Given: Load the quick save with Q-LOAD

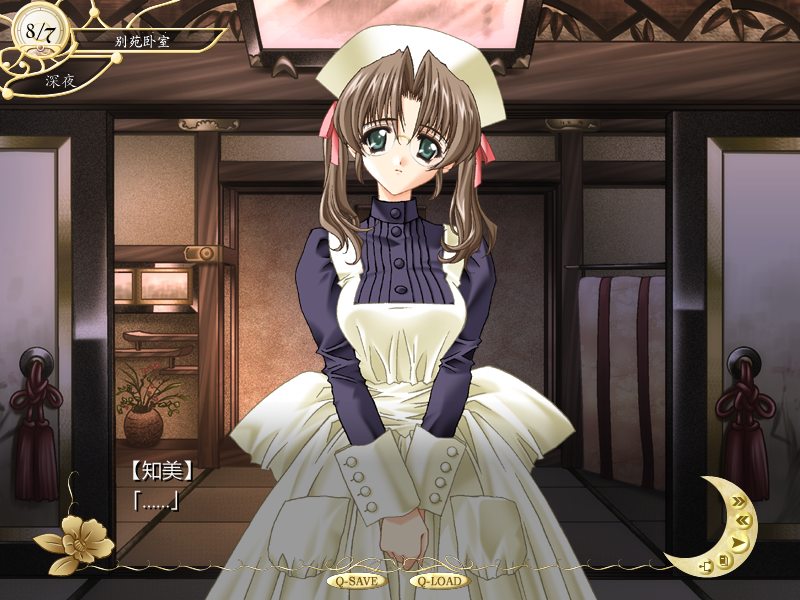Looking at the screenshot, I should click(438, 580).
